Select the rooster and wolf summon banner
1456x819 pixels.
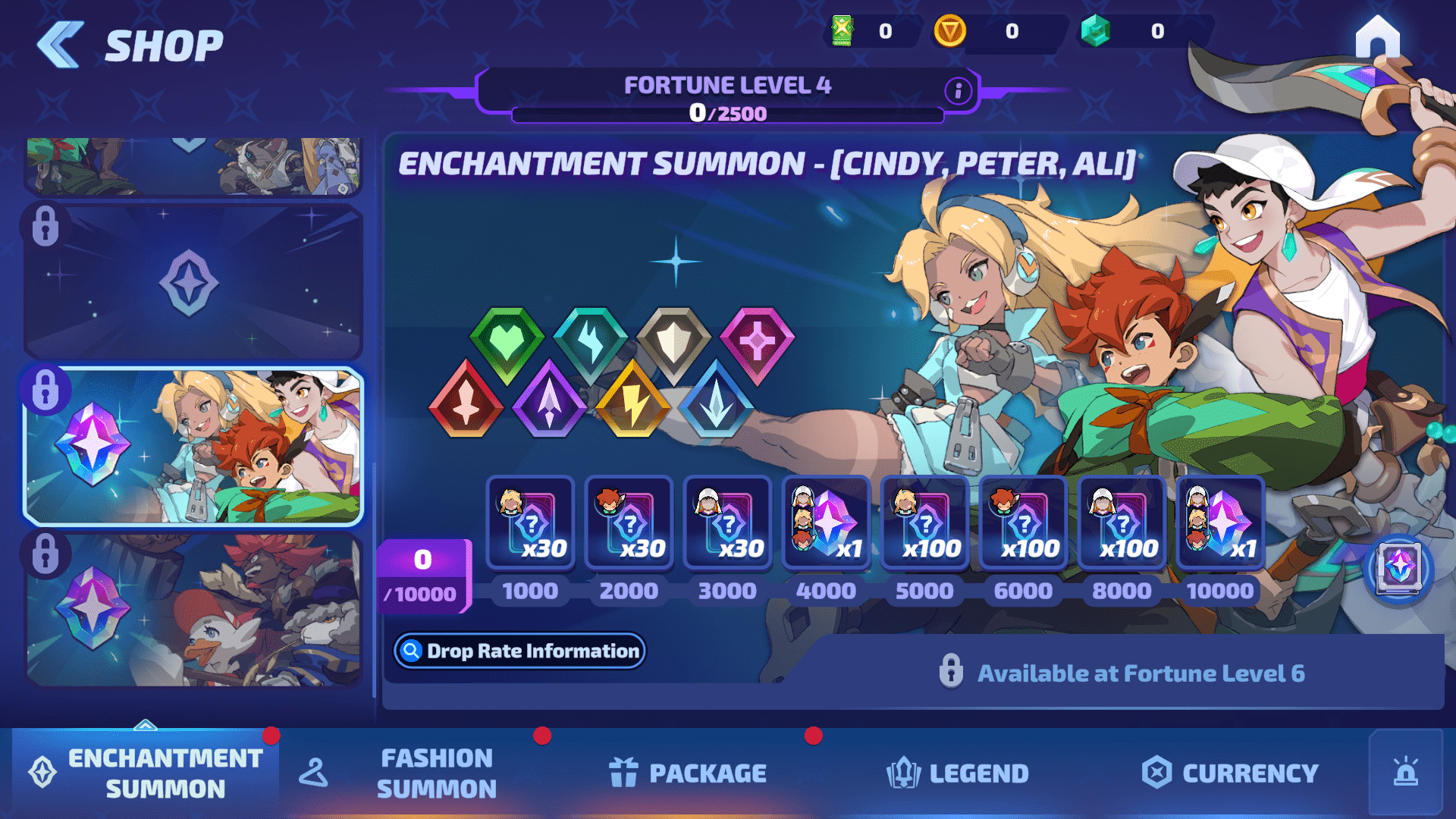pyautogui.click(x=193, y=610)
